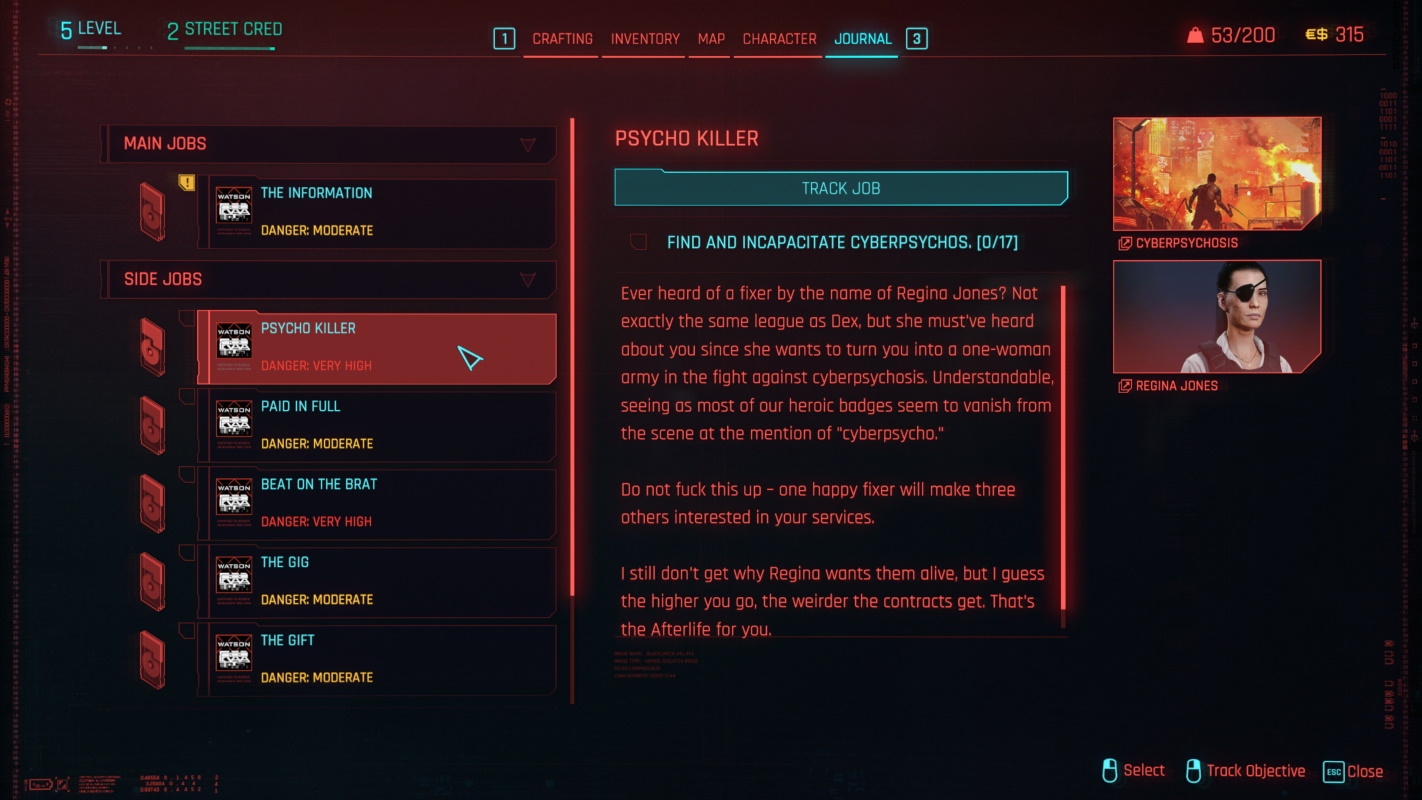Go to the Map tab
1422x800 pixels.
[x=711, y=39]
